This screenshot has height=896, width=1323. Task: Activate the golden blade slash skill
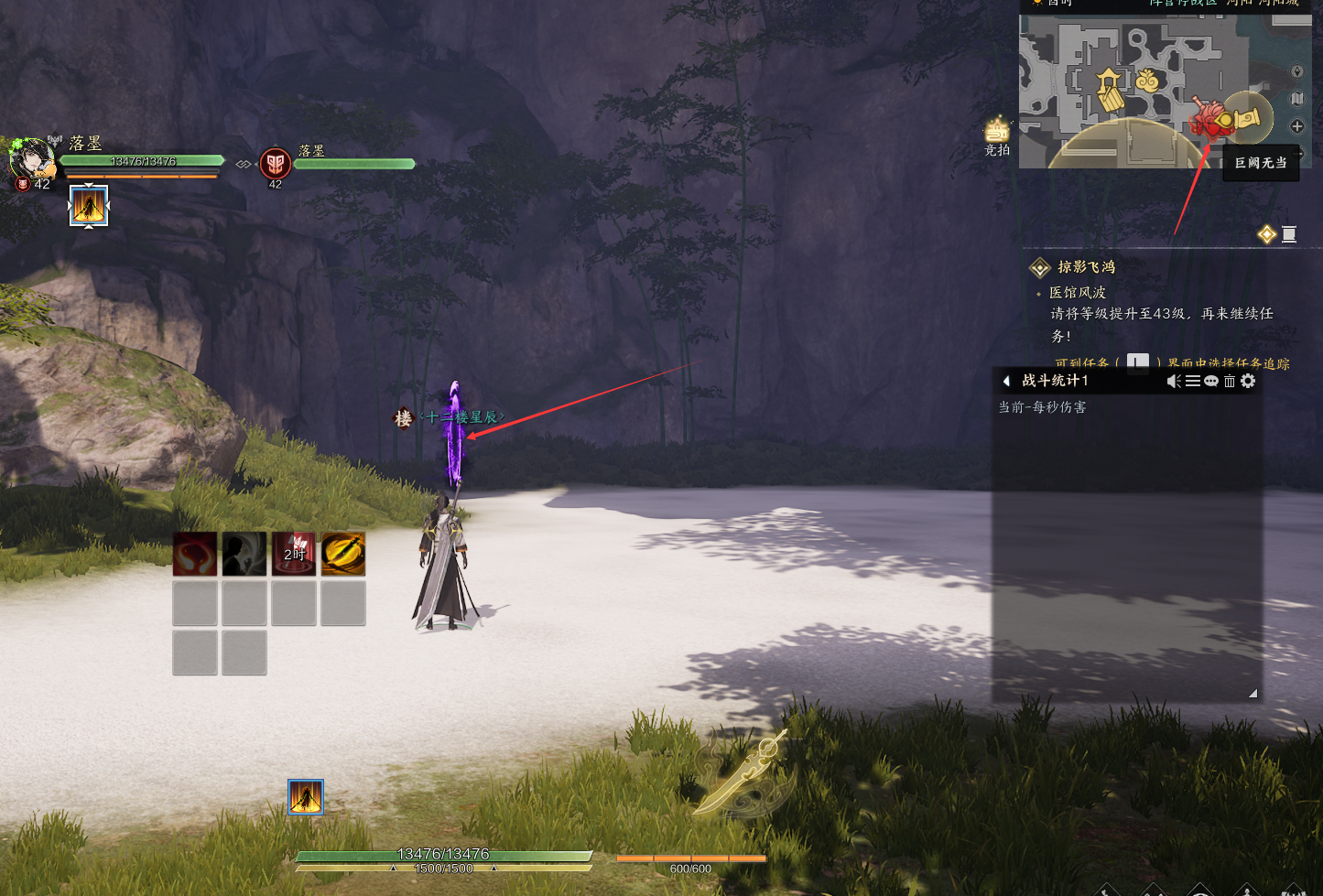(x=343, y=554)
